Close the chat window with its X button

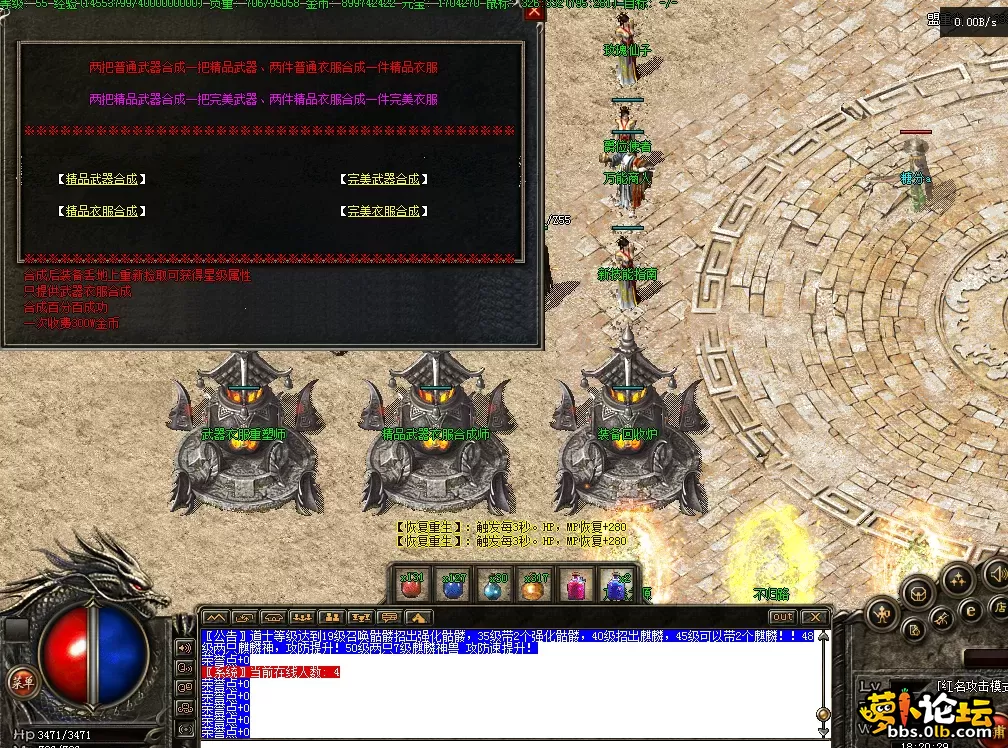(815, 617)
